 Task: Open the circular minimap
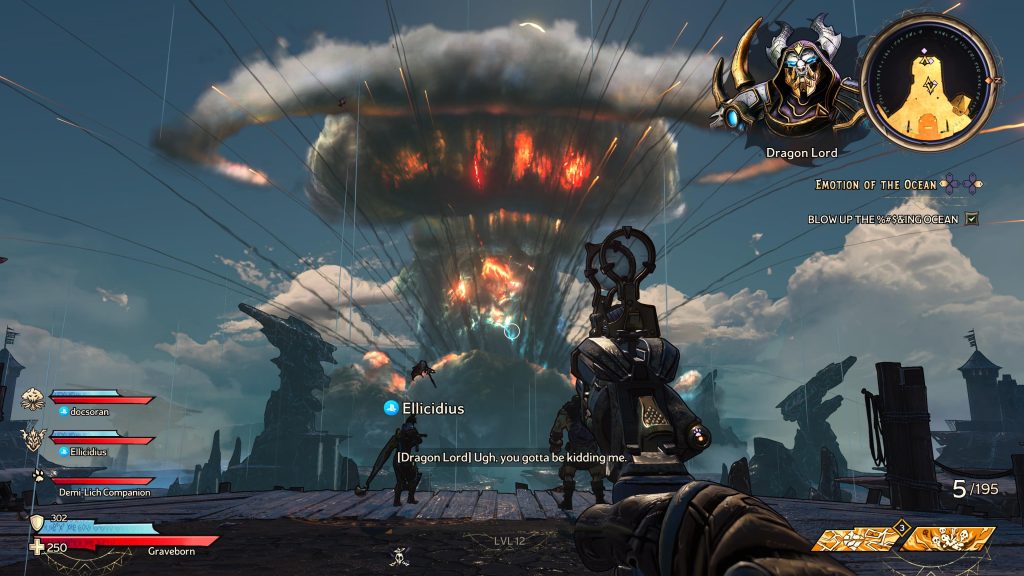[x=929, y=83]
